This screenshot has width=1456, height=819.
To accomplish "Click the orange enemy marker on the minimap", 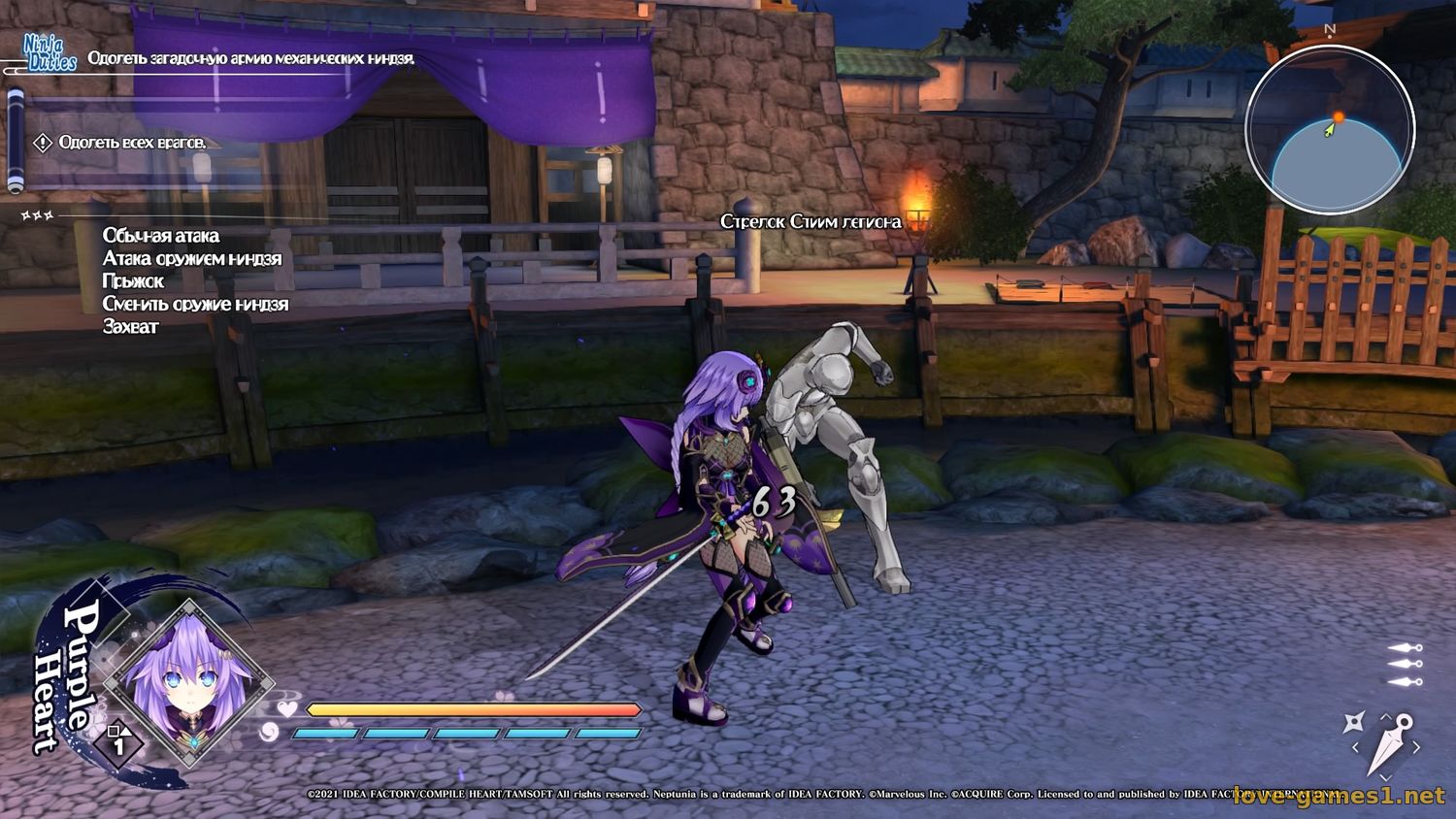I will coord(1338,116).
